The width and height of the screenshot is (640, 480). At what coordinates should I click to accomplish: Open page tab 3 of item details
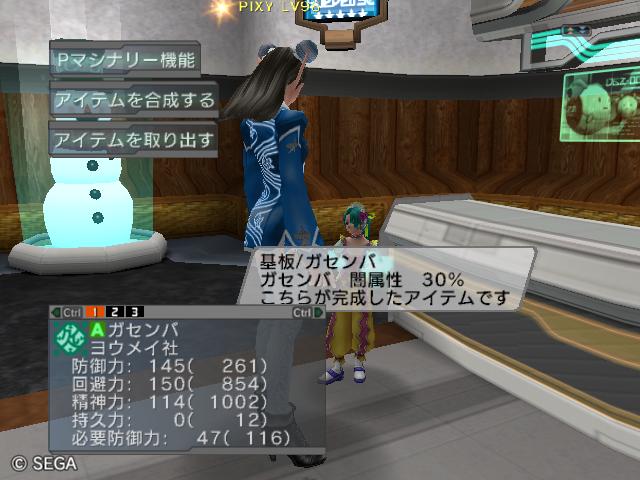tap(135, 312)
